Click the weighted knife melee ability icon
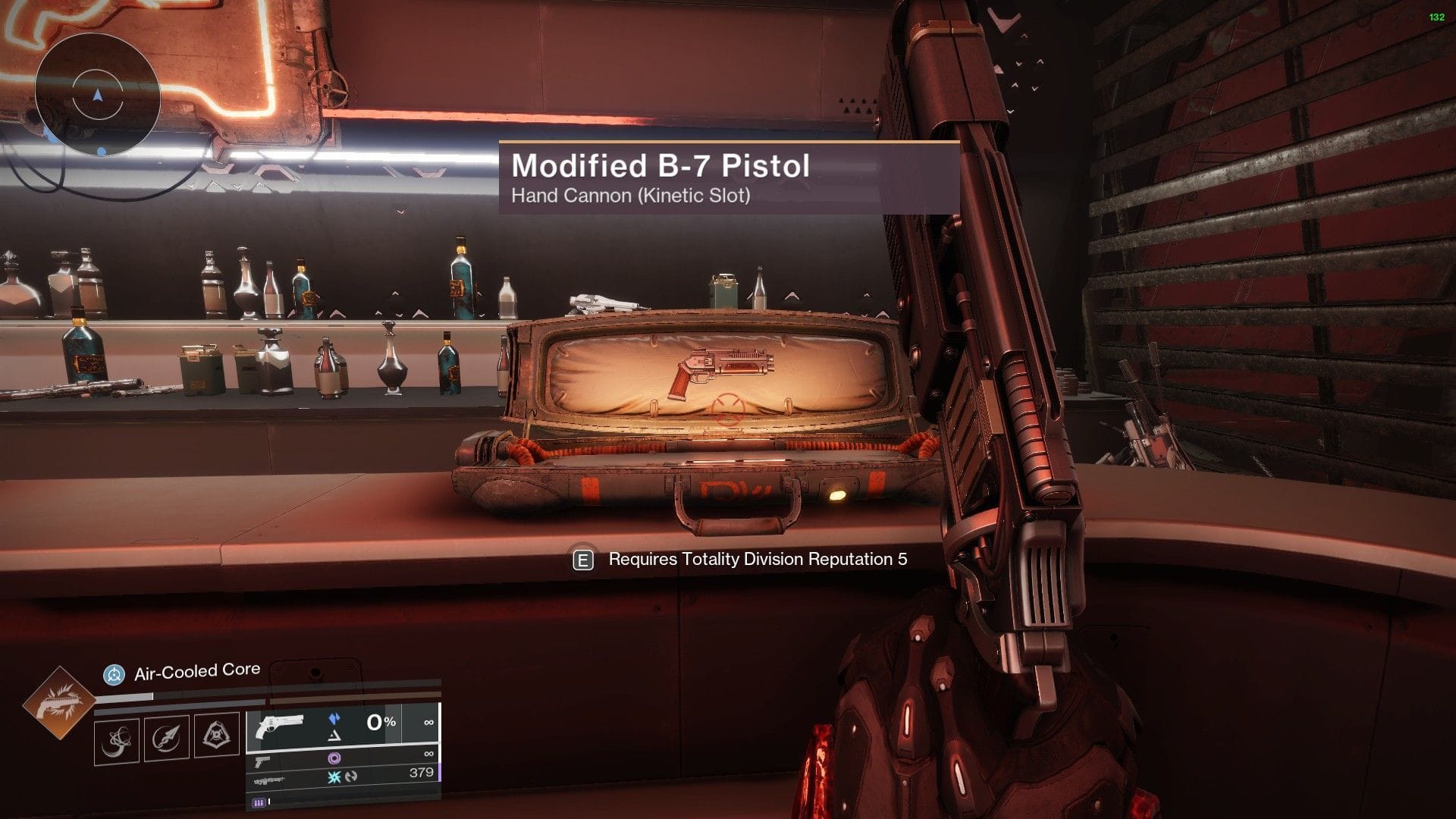Screen dimensions: 1456x819 pyautogui.click(x=165, y=737)
